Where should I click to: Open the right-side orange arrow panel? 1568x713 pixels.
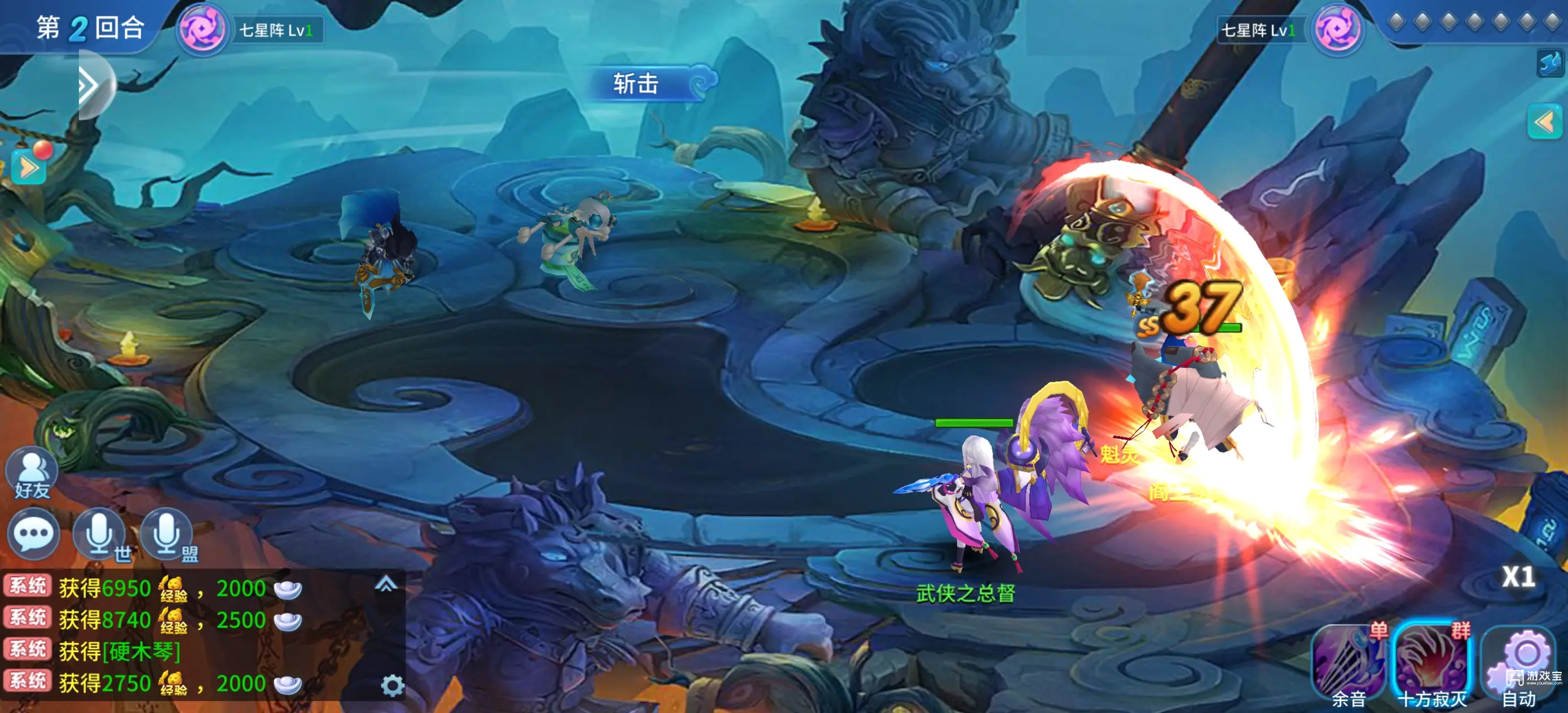pos(1544,122)
